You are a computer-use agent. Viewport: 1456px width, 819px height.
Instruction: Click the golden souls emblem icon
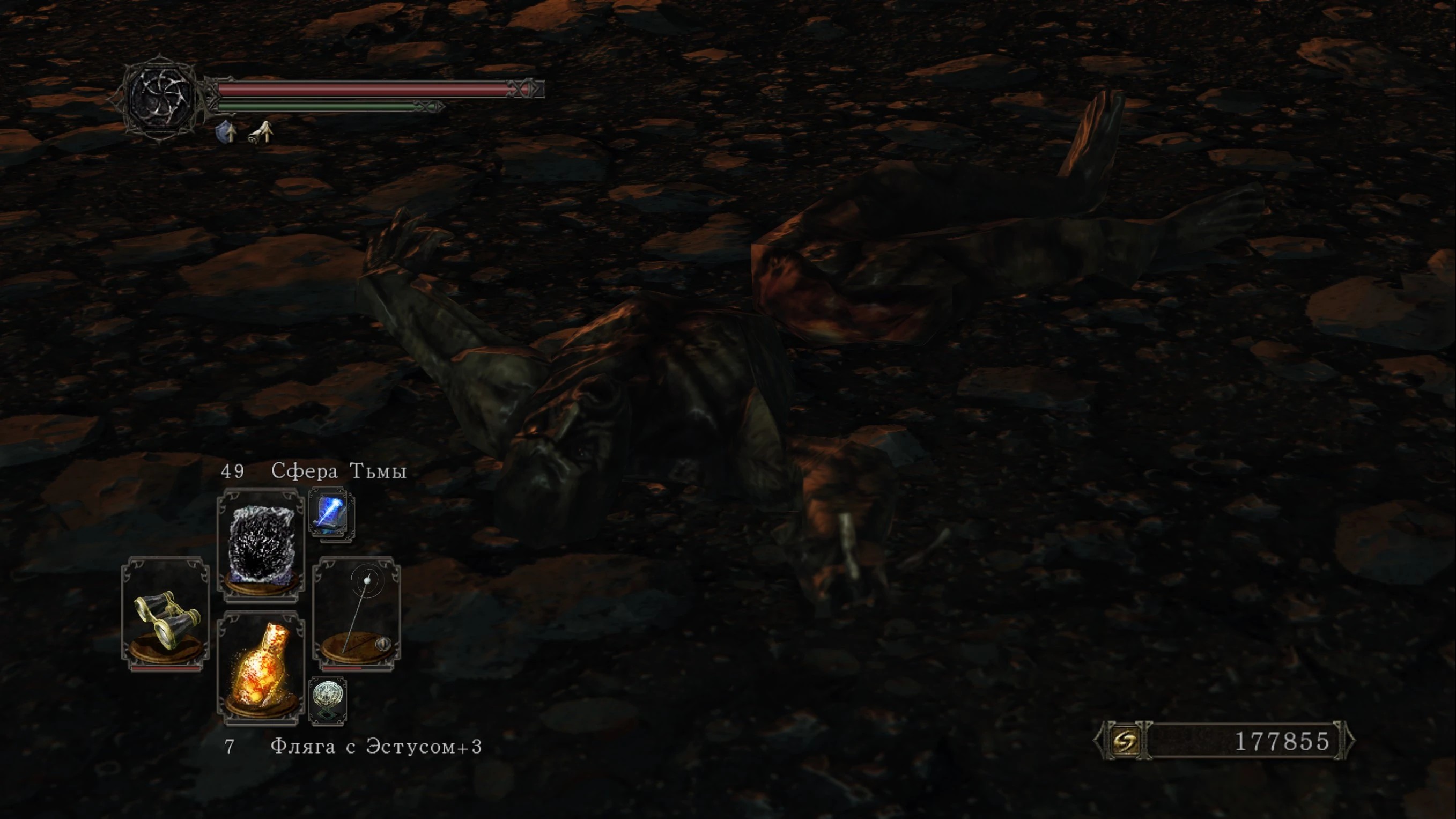(1124, 741)
